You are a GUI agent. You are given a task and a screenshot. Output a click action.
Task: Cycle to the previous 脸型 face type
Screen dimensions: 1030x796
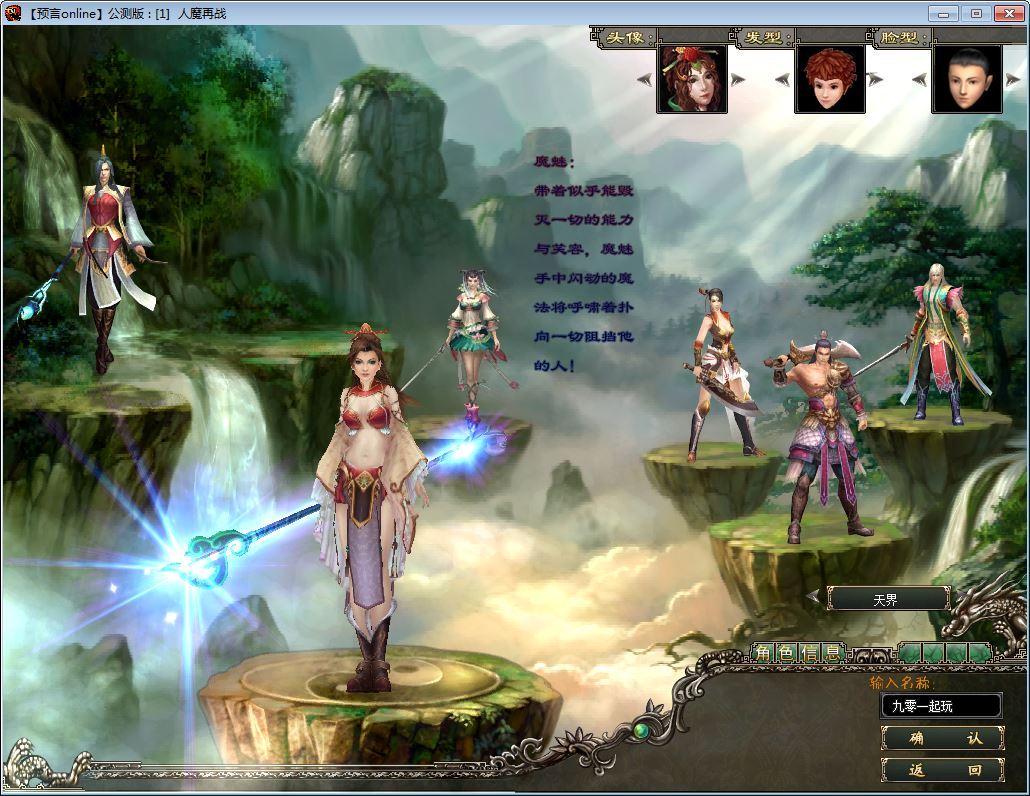pyautogui.click(x=920, y=79)
